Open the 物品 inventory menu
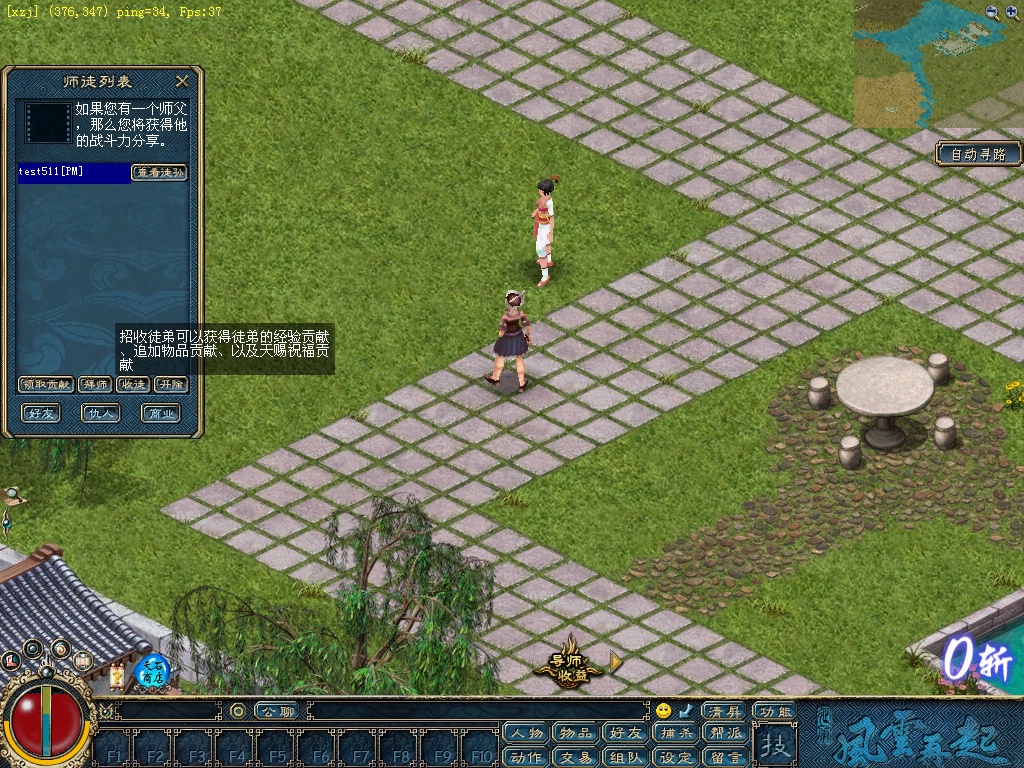 tap(575, 734)
